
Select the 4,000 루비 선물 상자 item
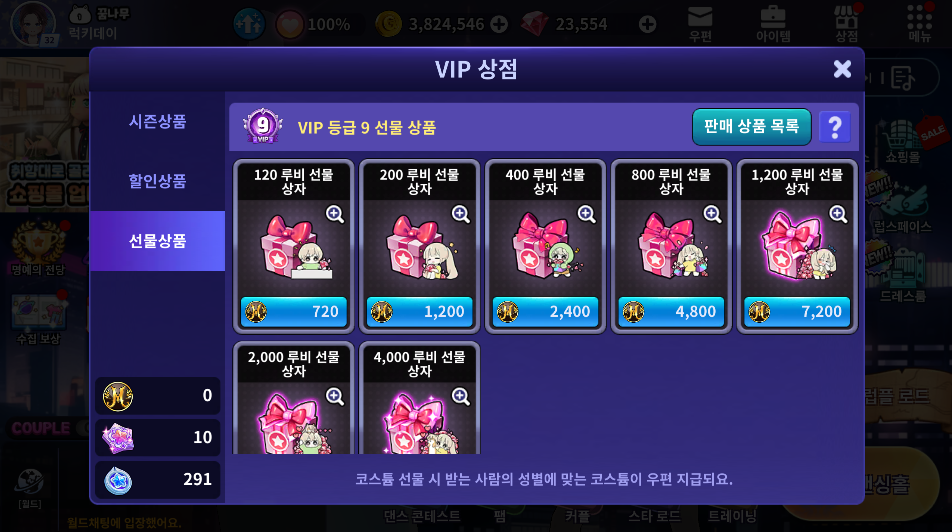coord(420,400)
